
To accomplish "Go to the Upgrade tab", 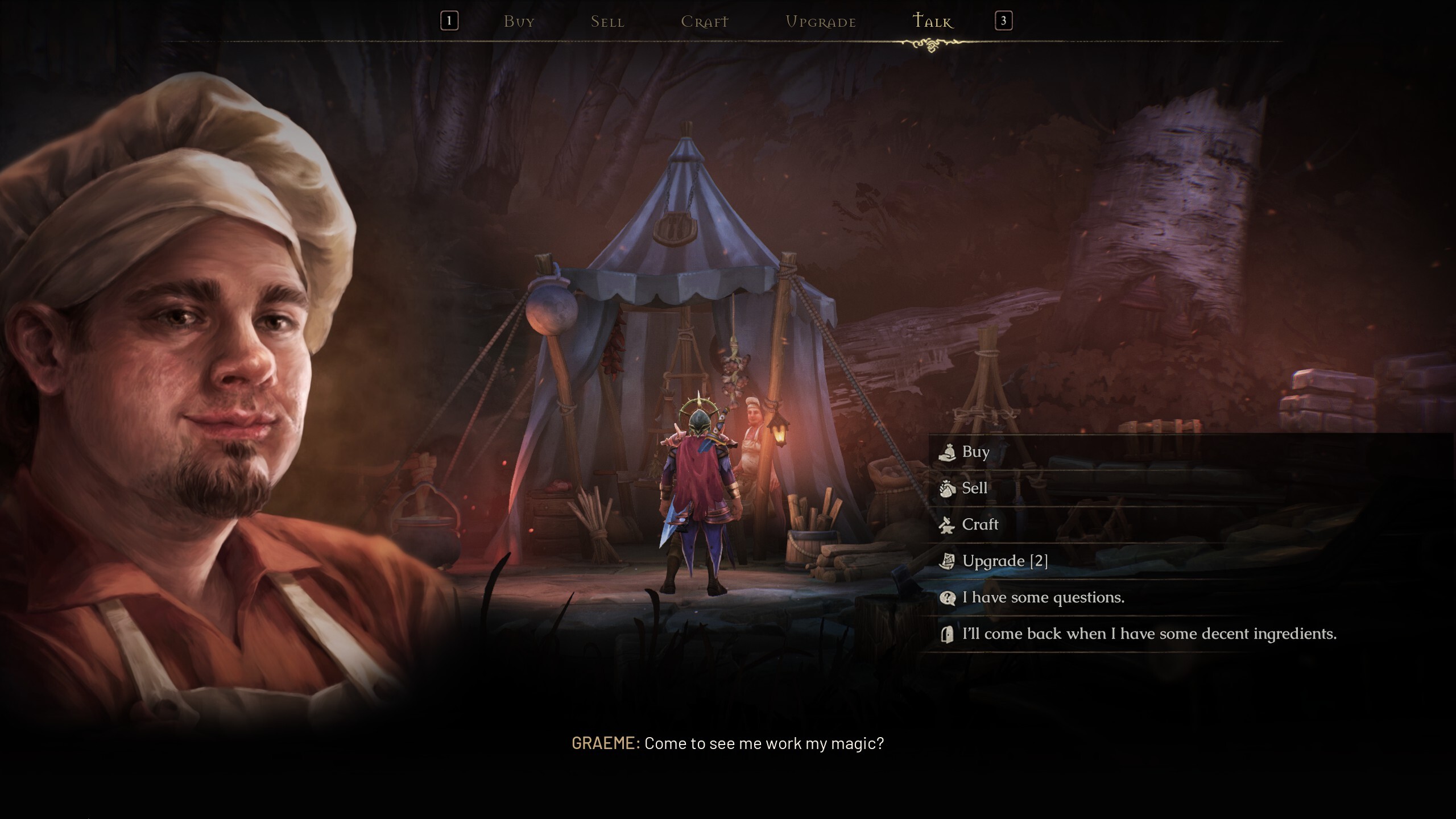I will [x=820, y=22].
